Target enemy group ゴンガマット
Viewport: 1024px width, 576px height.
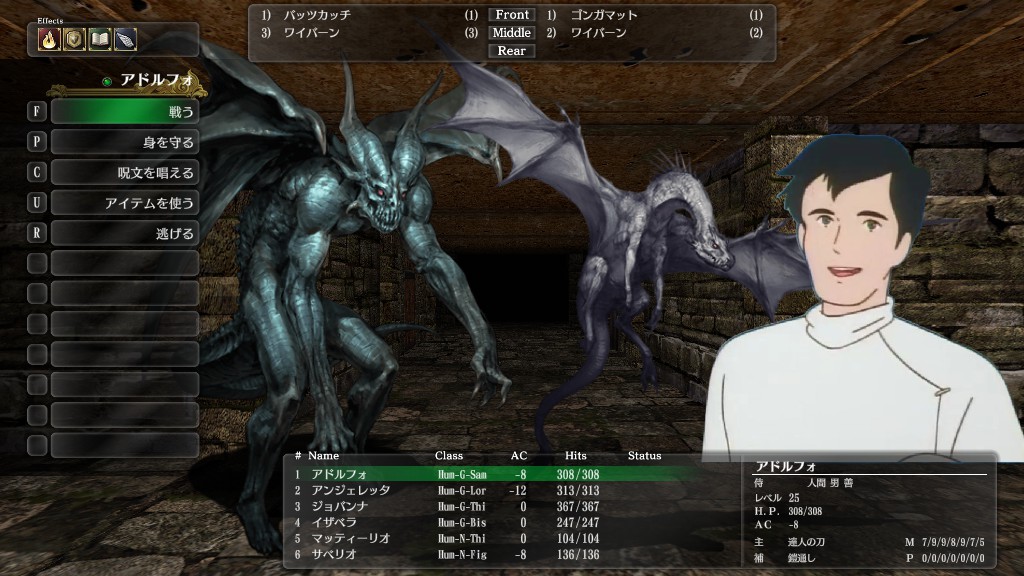[x=604, y=16]
